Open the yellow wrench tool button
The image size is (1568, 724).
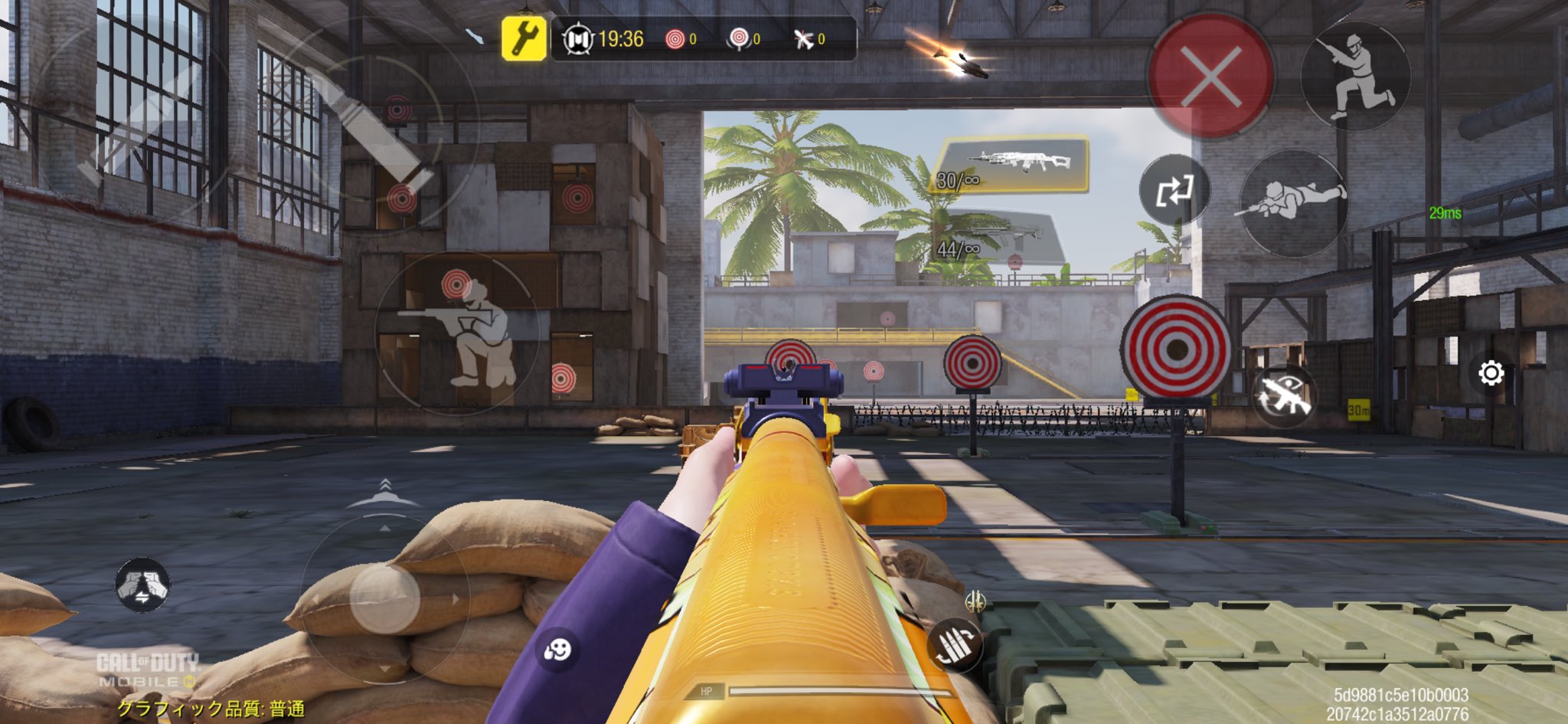pyautogui.click(x=524, y=38)
